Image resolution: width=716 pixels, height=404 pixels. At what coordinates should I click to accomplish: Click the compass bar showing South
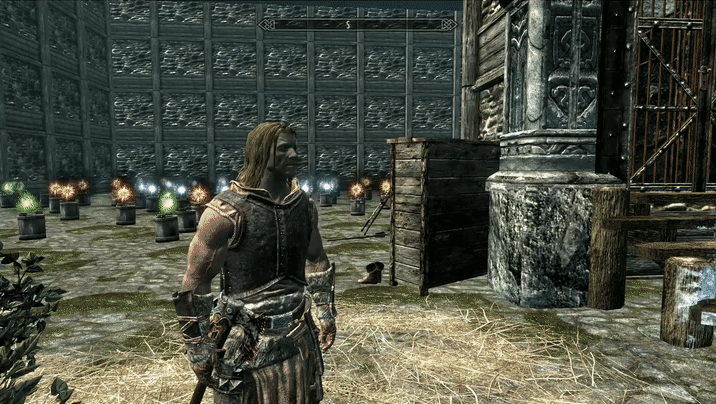coord(357,24)
